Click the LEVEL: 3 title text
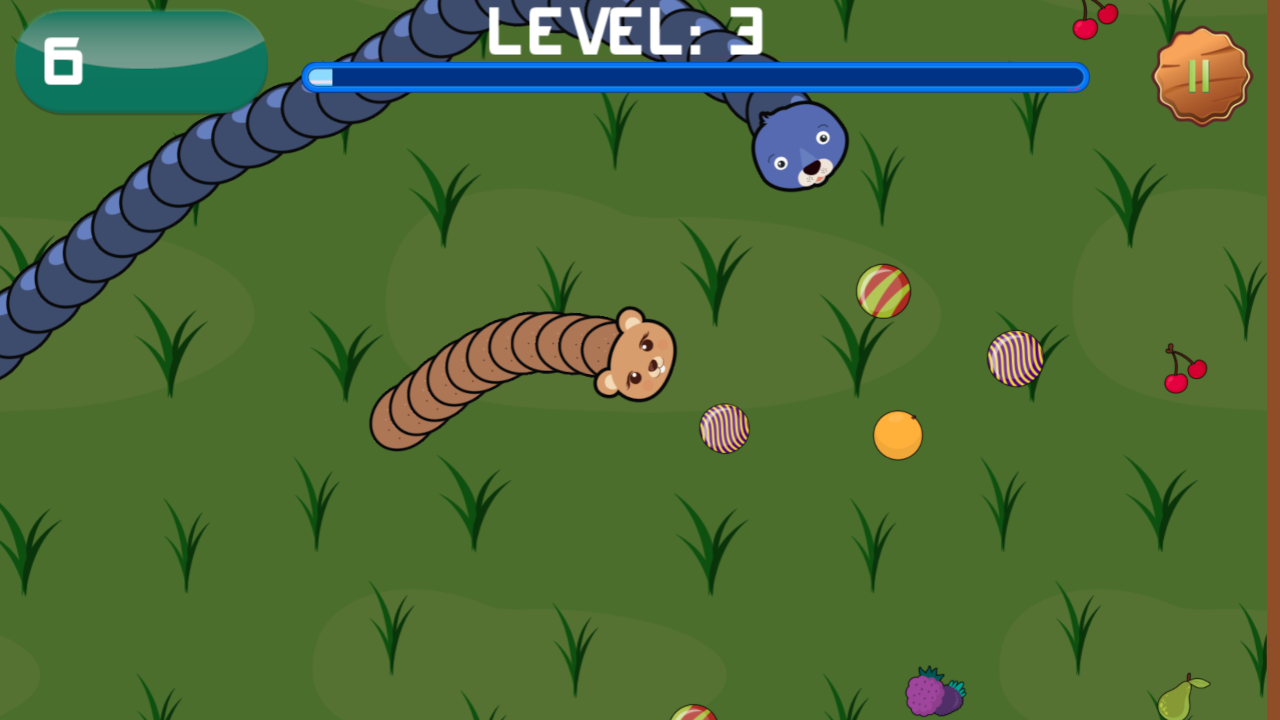This screenshot has height=720, width=1280. click(x=625, y=32)
